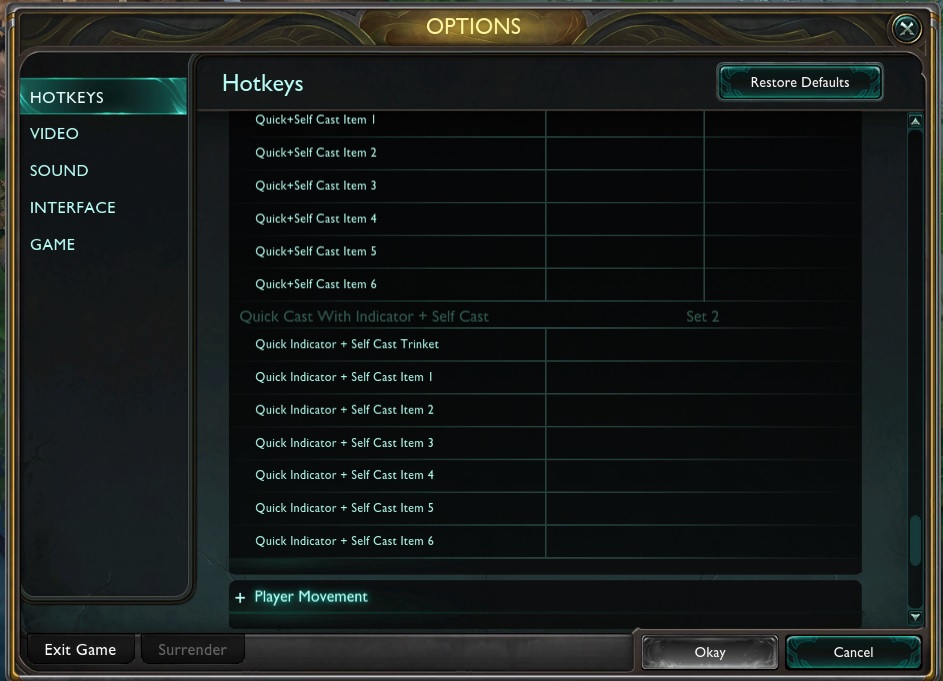Select the Interface options category
943x681 pixels.
click(x=73, y=208)
